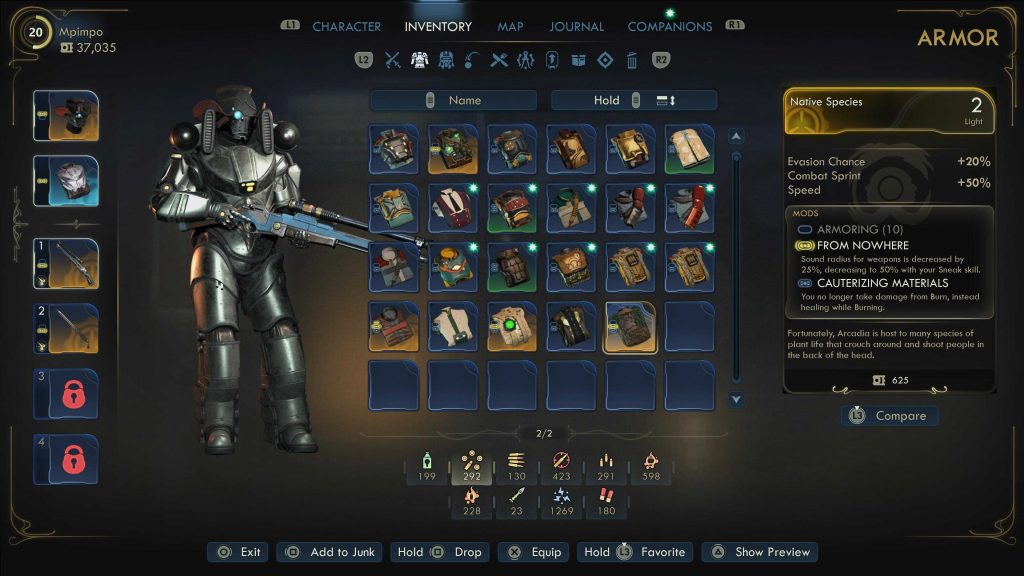The height and width of the screenshot is (576, 1024).
Task: Click the inventory scroll up arrow
Action: coord(736,136)
